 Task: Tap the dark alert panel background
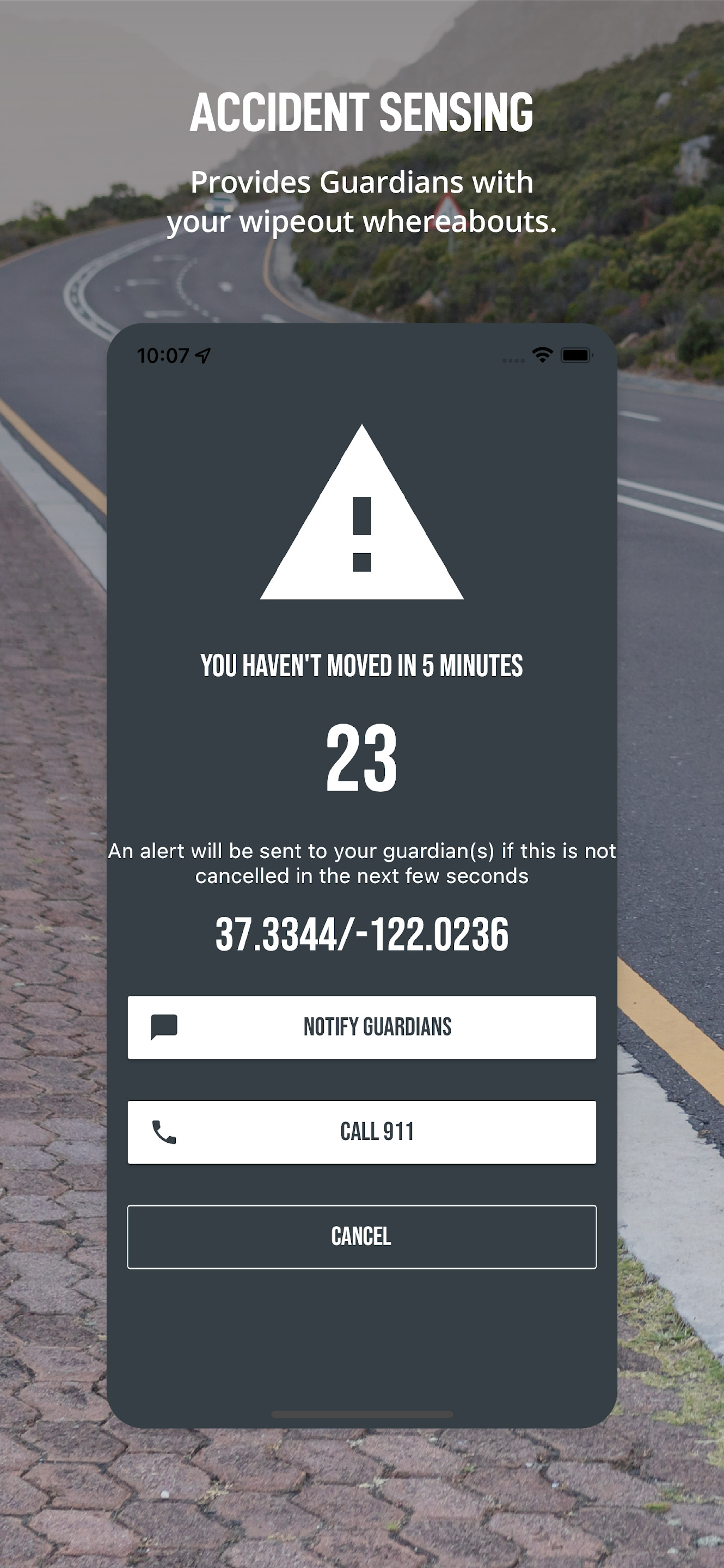(361, 1339)
